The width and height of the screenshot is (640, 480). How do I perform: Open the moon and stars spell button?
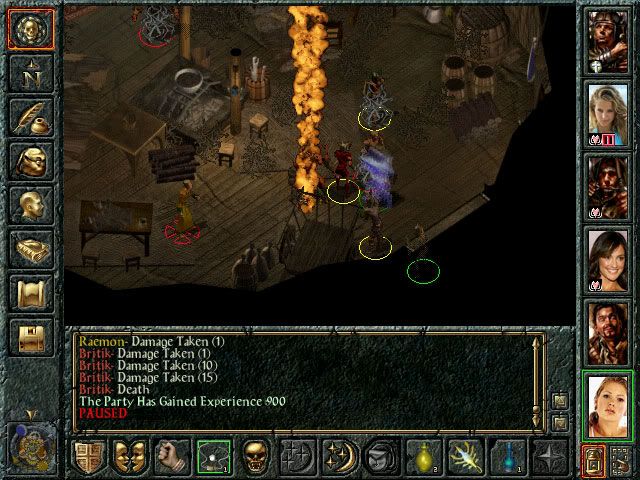(x=339, y=457)
